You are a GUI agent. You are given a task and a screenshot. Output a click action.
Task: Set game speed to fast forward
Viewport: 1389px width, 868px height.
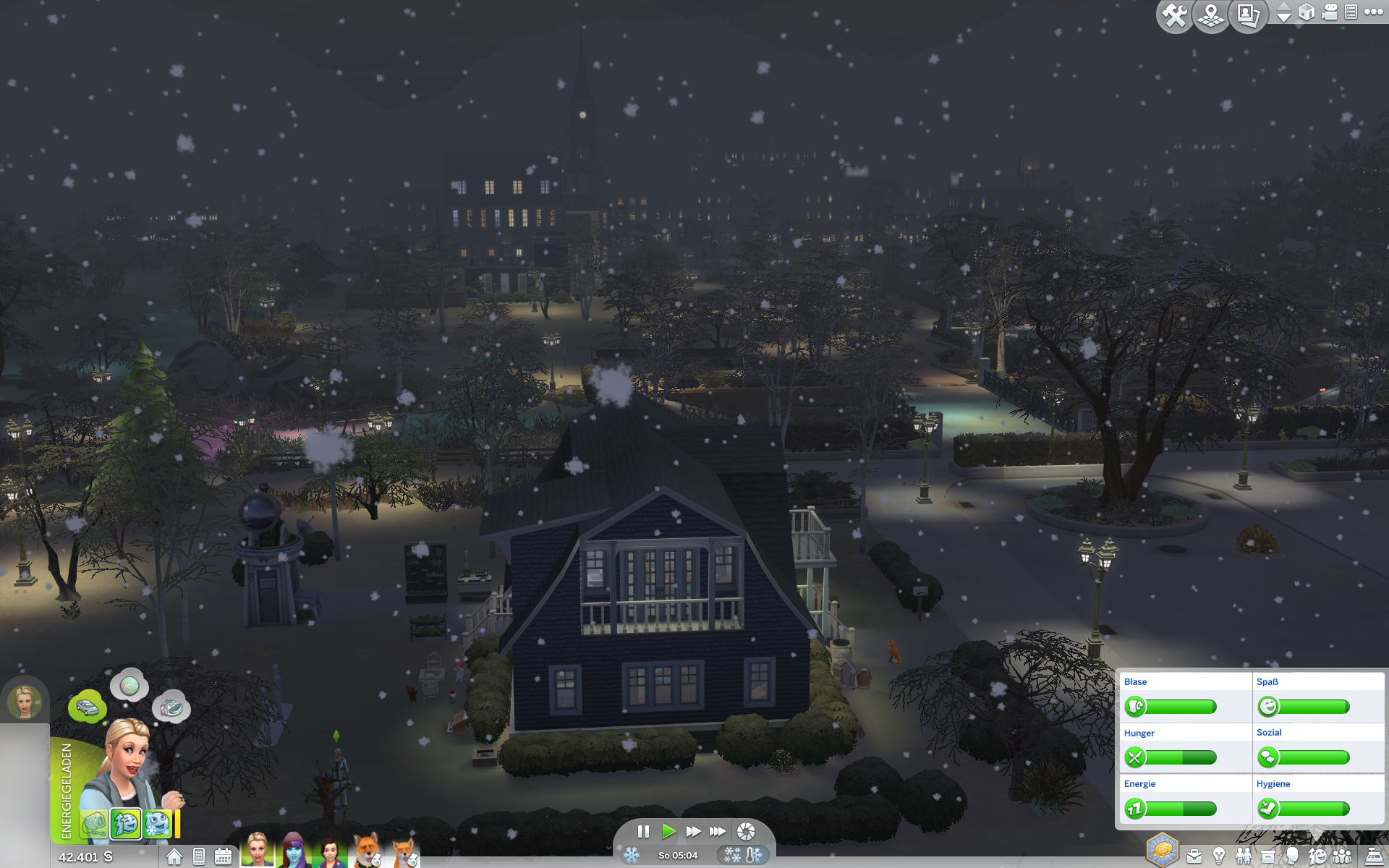coord(693,831)
